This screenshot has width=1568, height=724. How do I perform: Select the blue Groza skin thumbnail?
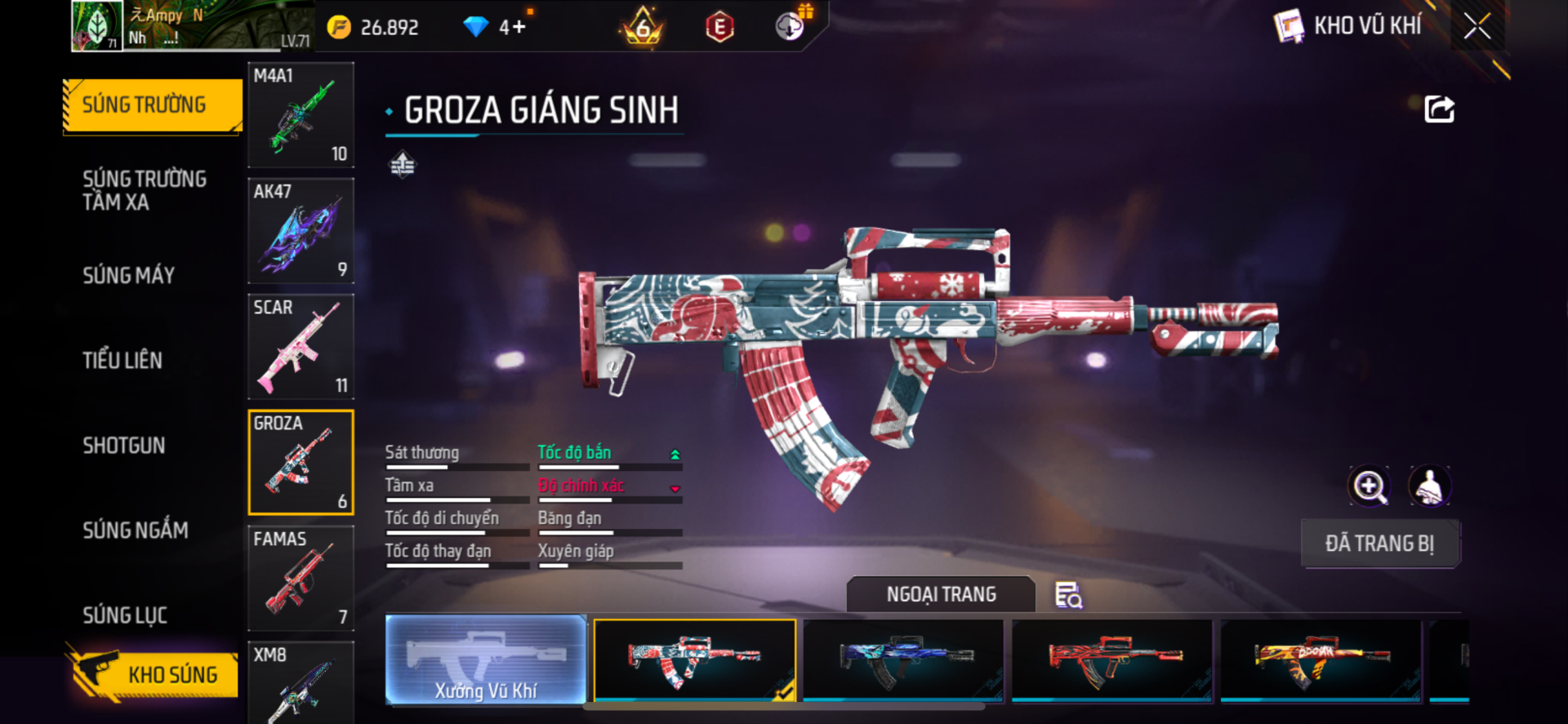pyautogui.click(x=903, y=660)
